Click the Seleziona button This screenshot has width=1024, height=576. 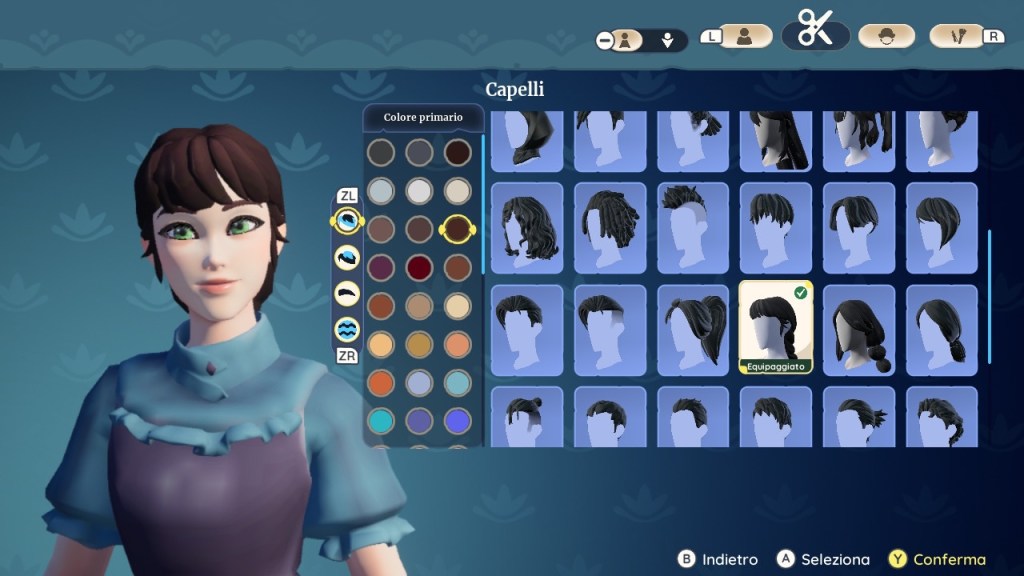[826, 560]
